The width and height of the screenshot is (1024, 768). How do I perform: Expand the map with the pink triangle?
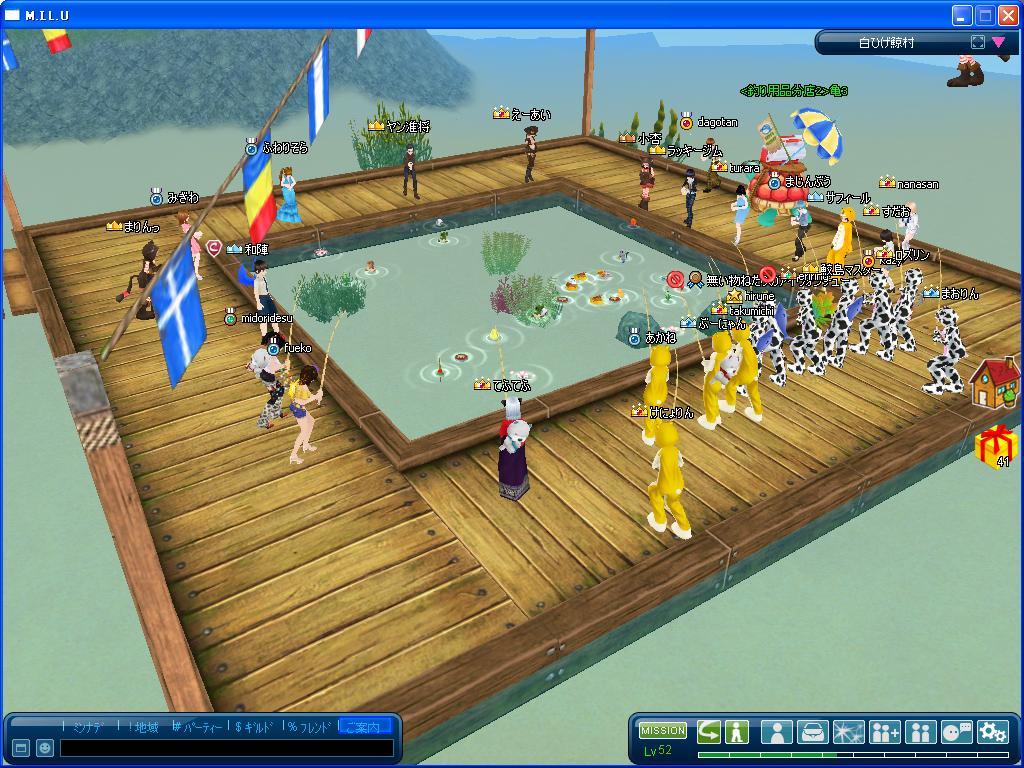pyautogui.click(x=998, y=42)
